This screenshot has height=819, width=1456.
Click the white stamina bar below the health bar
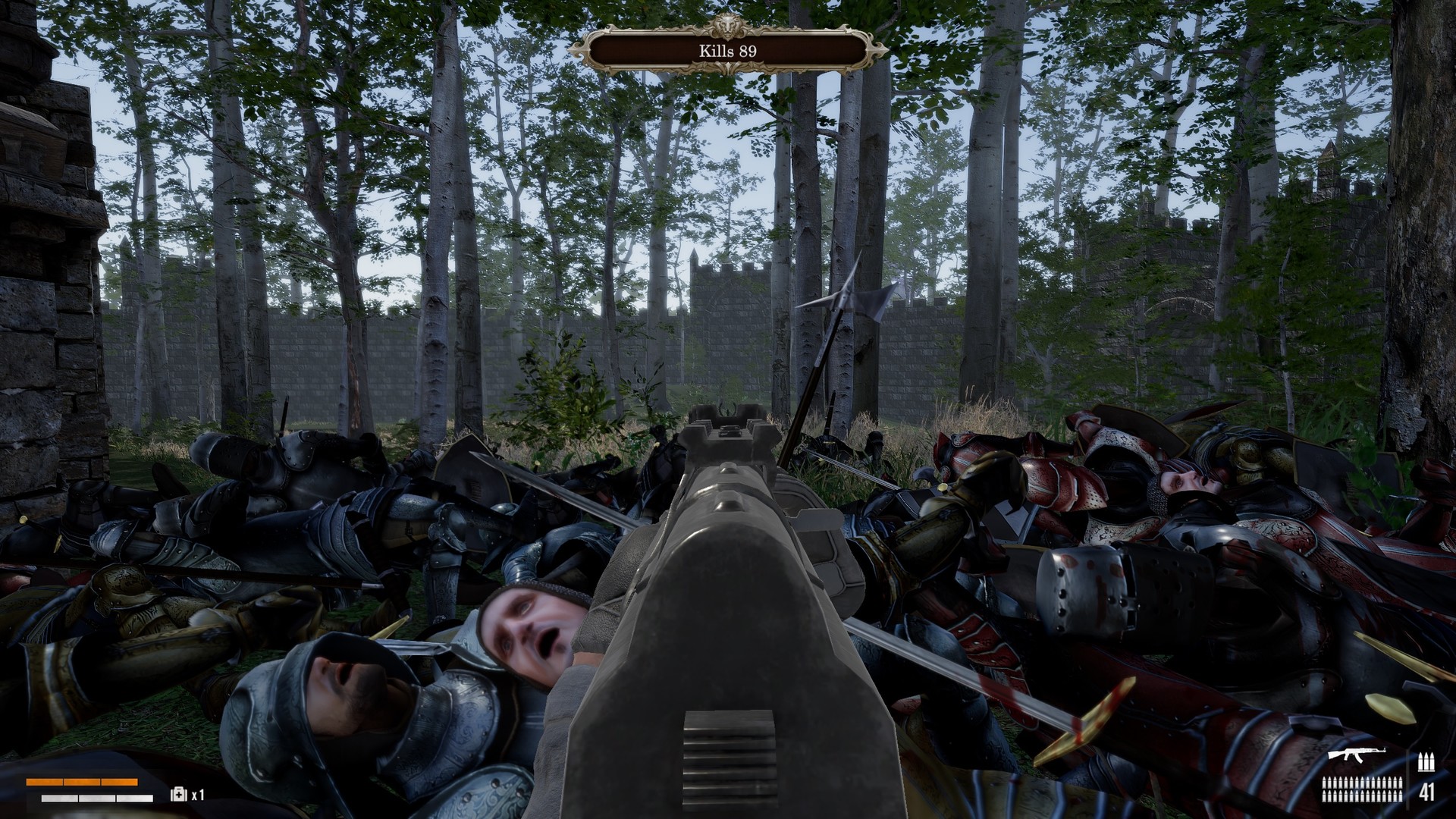point(96,798)
